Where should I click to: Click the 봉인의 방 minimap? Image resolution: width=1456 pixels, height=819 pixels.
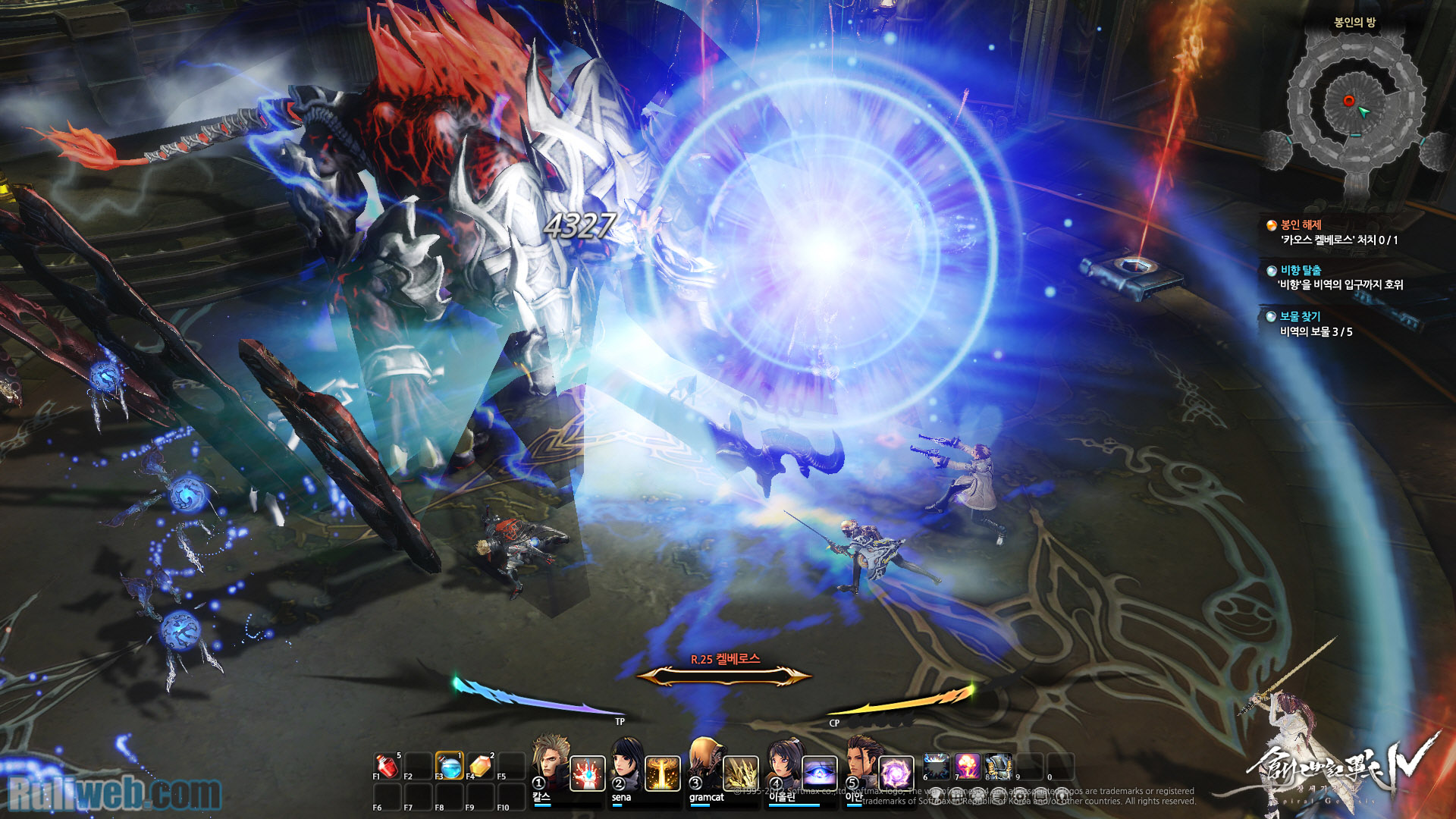pyautogui.click(x=1355, y=106)
